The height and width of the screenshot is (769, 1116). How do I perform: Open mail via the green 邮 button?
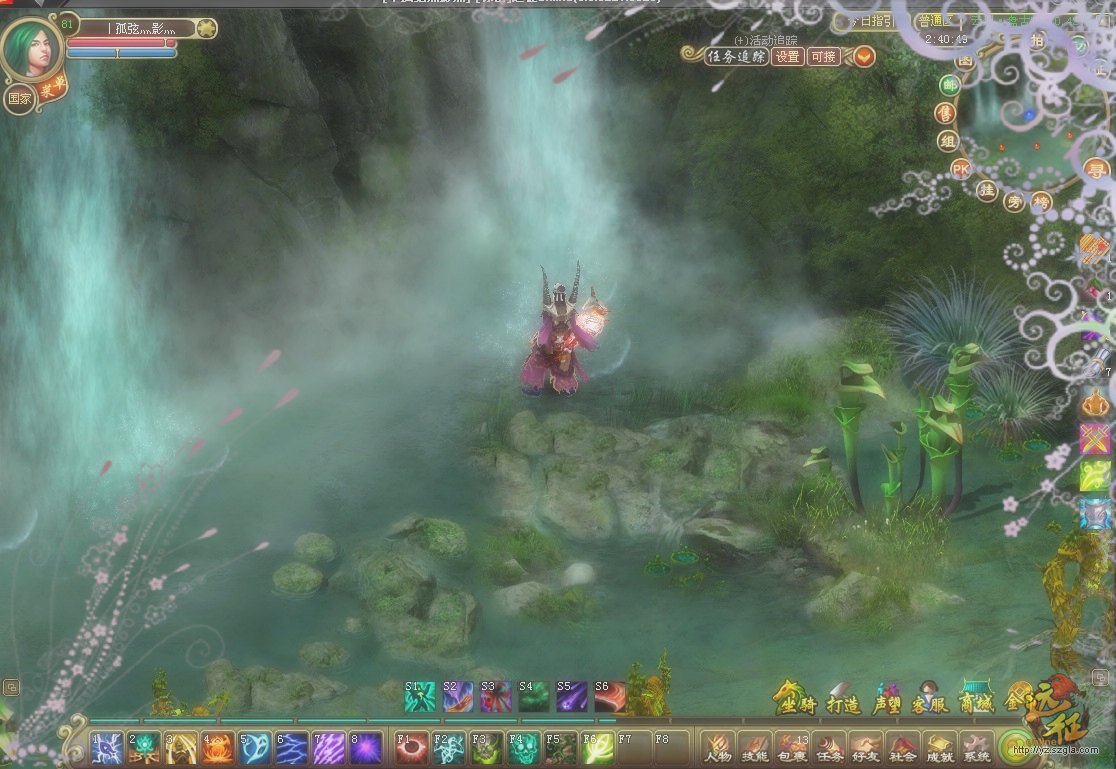click(948, 85)
